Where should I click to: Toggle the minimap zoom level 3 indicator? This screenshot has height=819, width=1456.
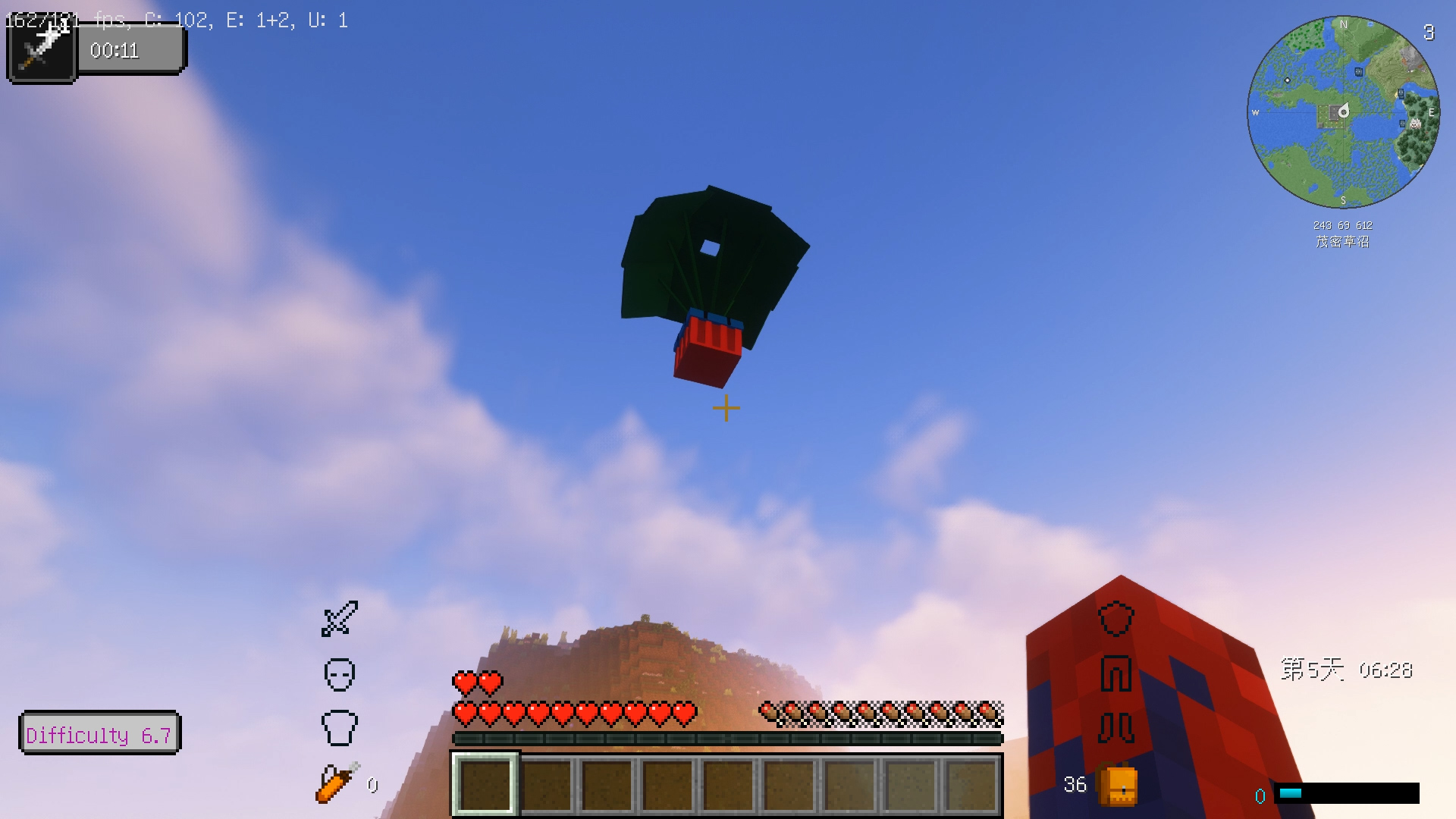1429,33
